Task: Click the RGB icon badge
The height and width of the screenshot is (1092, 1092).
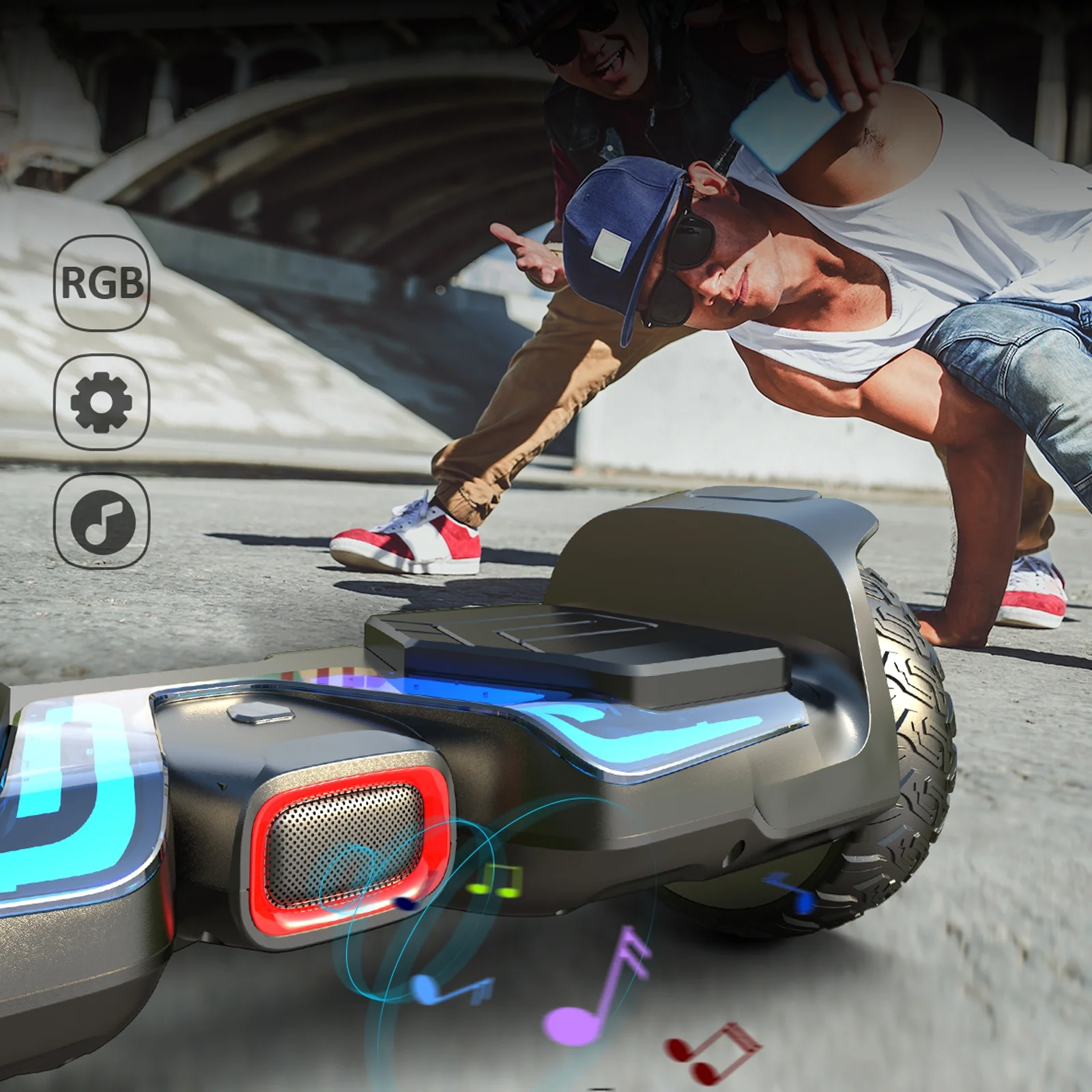Action: [101, 283]
